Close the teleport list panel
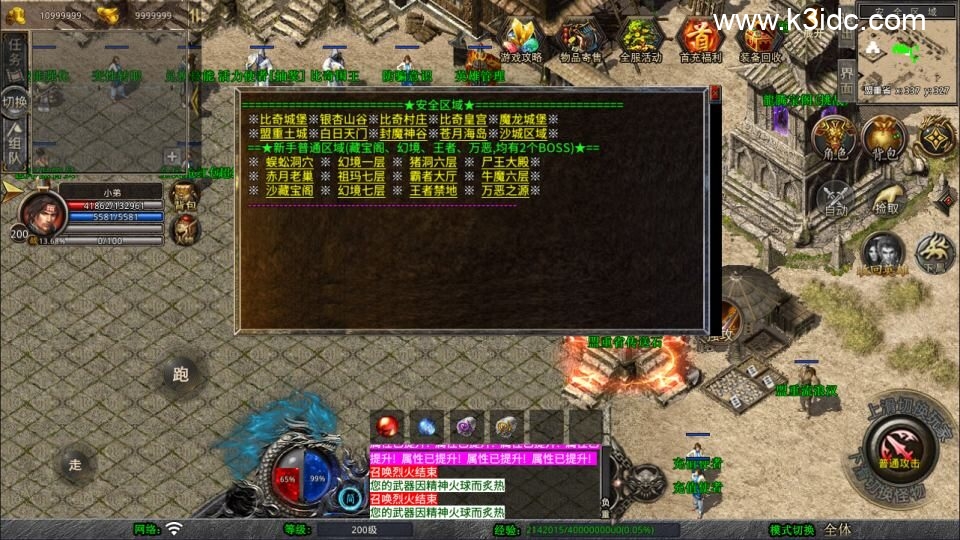The image size is (960, 540). pos(714,94)
